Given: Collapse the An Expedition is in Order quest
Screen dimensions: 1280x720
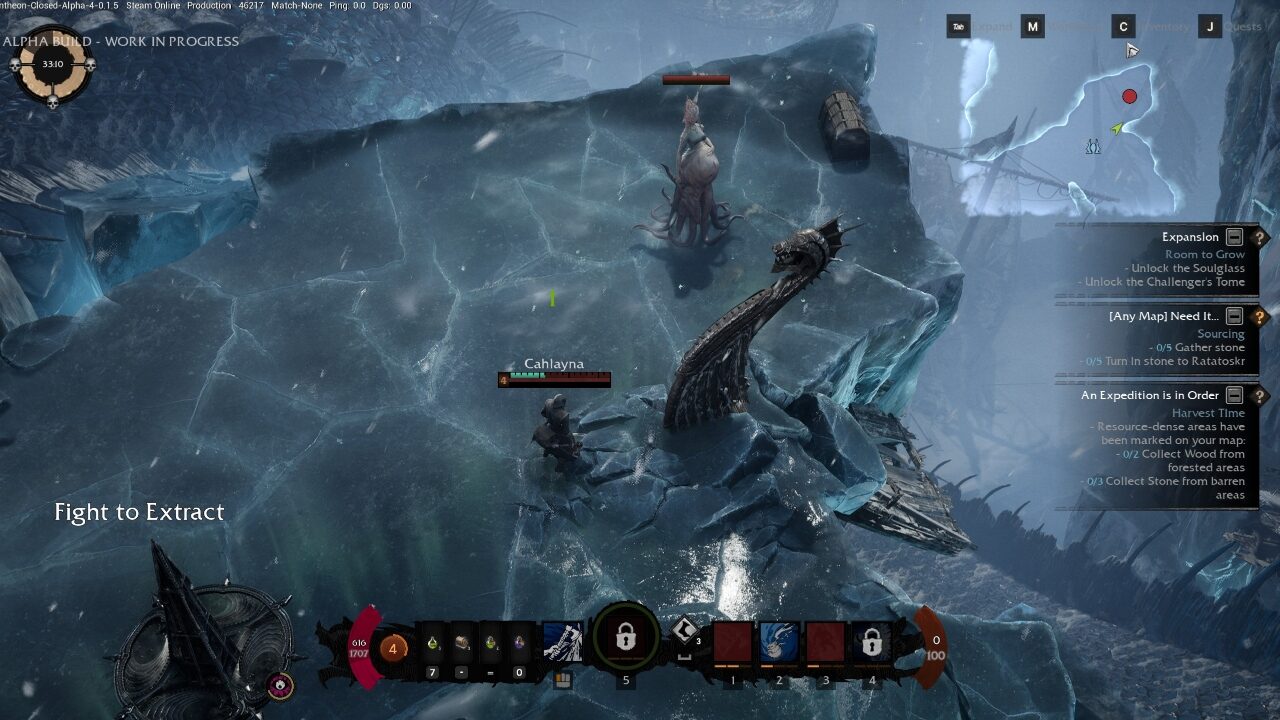Looking at the screenshot, I should 1234,393.
